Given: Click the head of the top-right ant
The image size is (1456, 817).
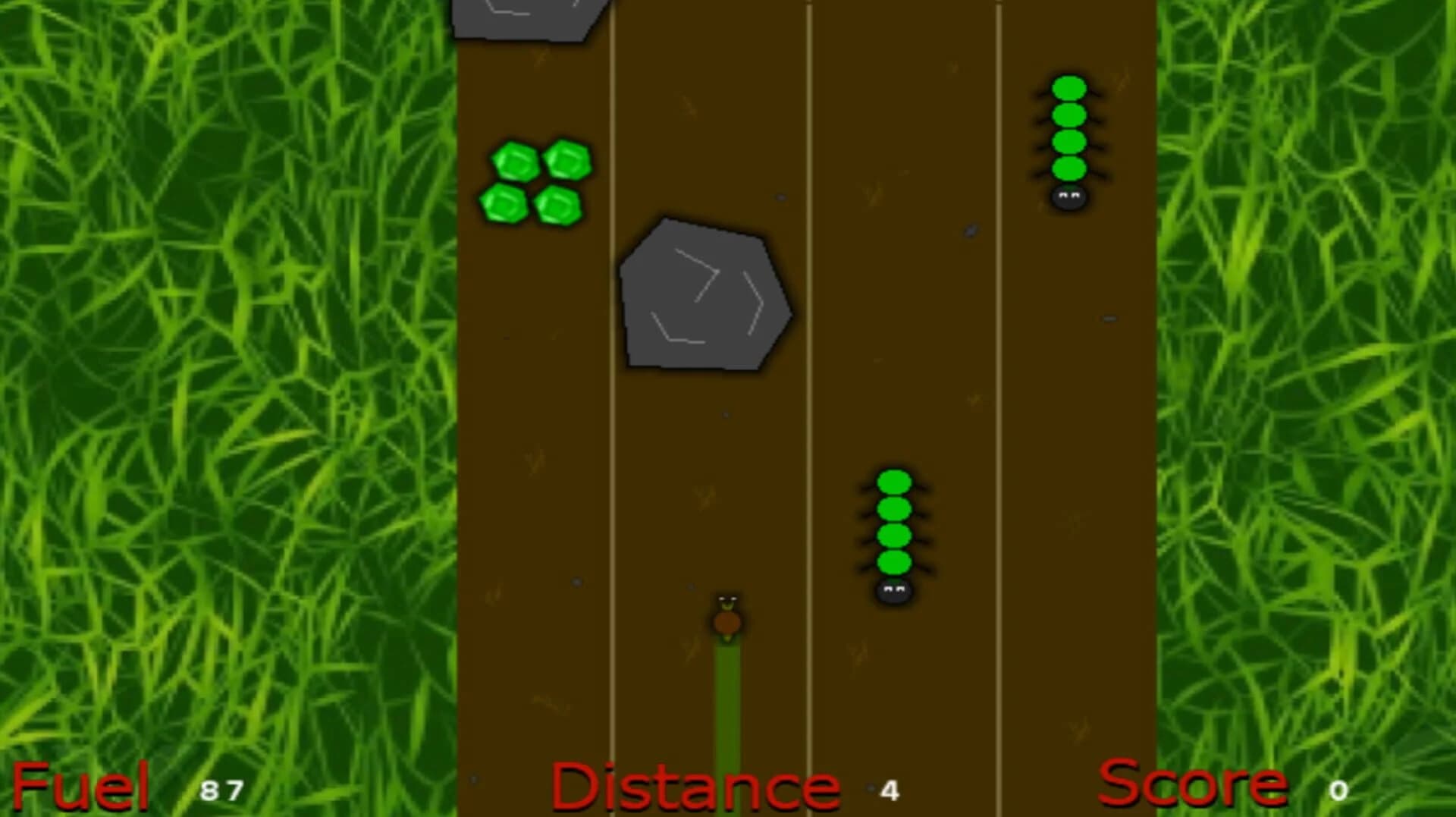Looking at the screenshot, I should click(1067, 196).
